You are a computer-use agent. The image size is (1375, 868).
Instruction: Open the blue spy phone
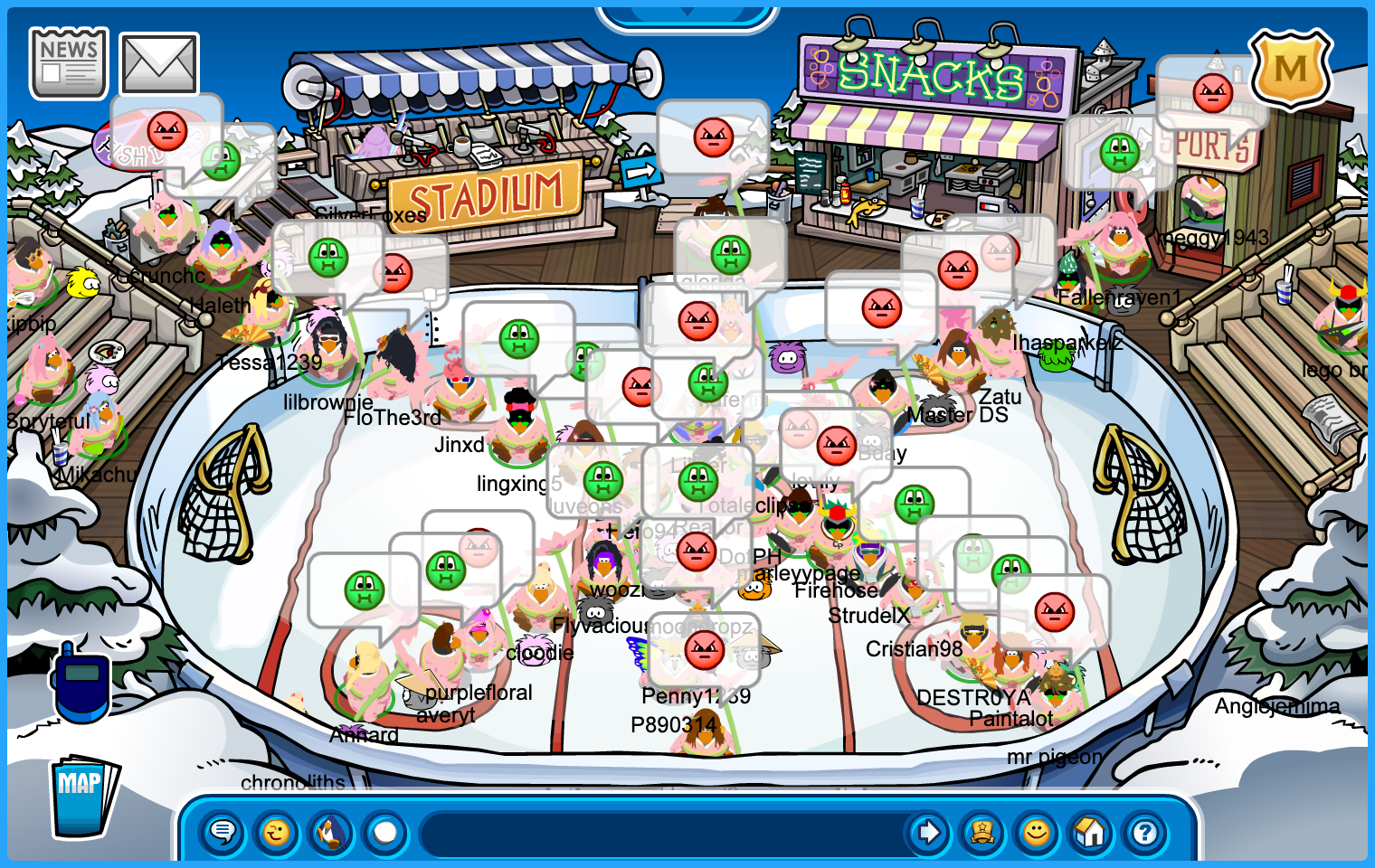click(81, 682)
